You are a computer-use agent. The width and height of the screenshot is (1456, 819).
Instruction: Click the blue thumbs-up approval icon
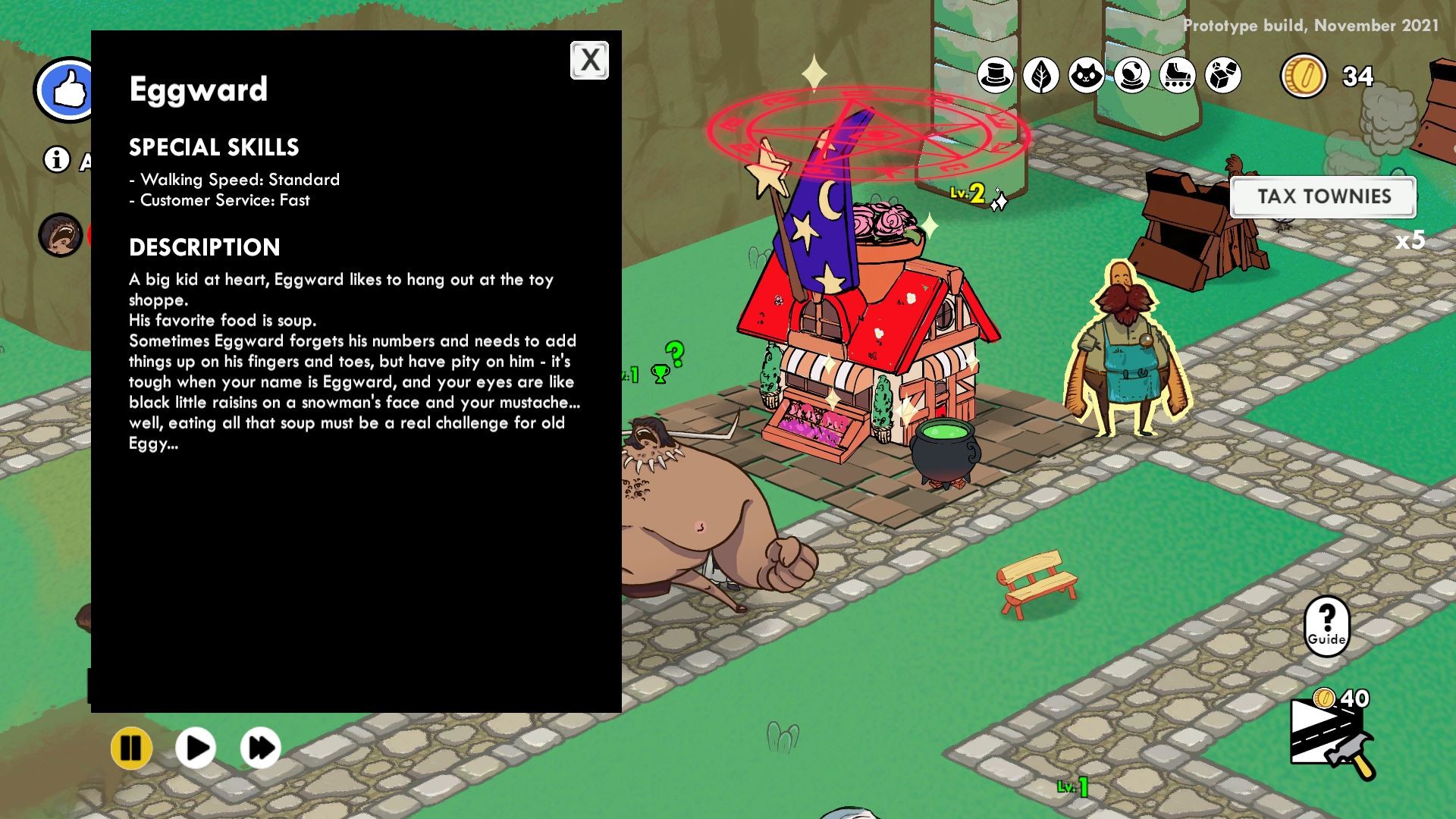pyautogui.click(x=67, y=86)
